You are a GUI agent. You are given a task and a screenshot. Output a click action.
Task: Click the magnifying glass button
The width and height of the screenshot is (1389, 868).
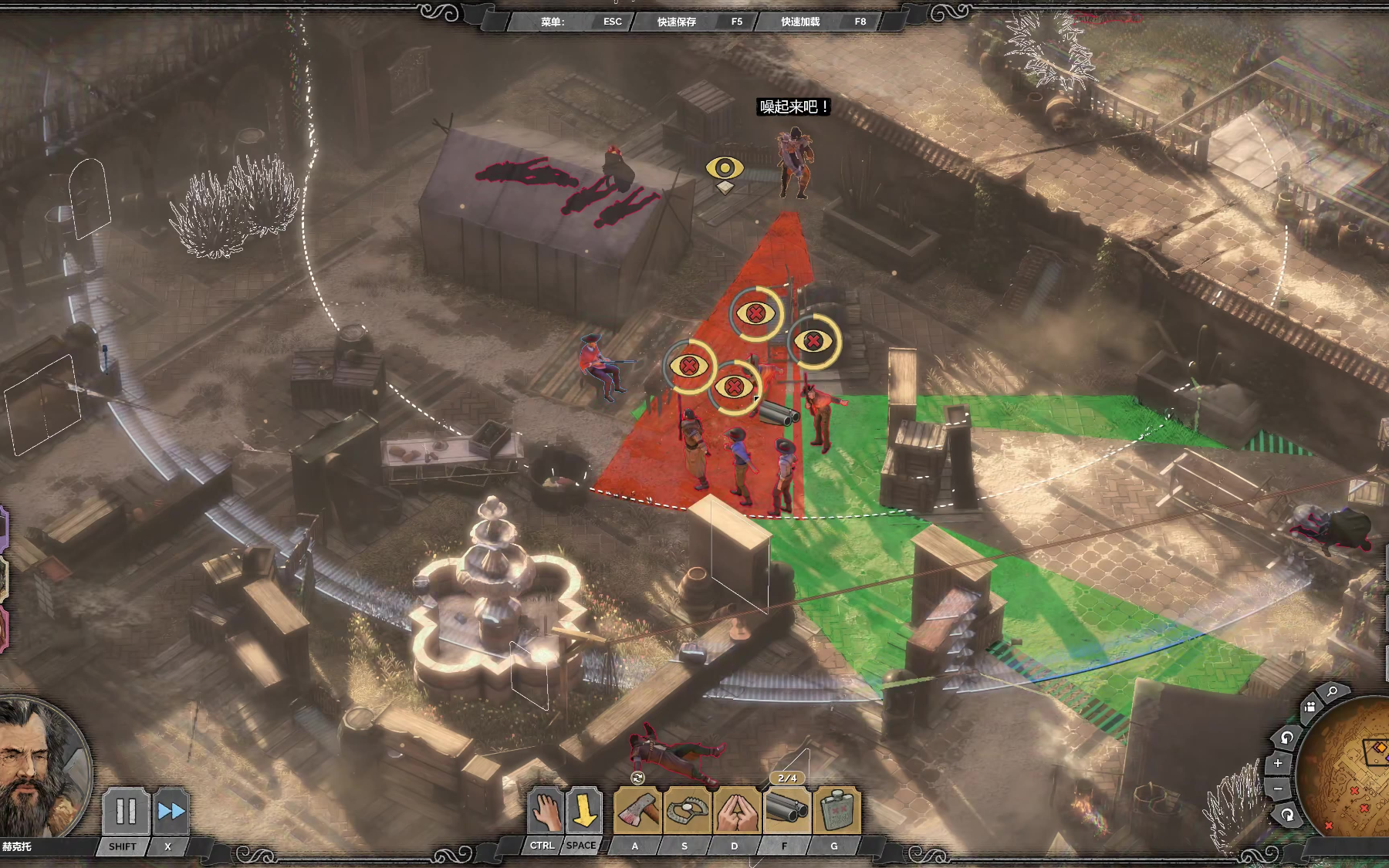point(1332,692)
